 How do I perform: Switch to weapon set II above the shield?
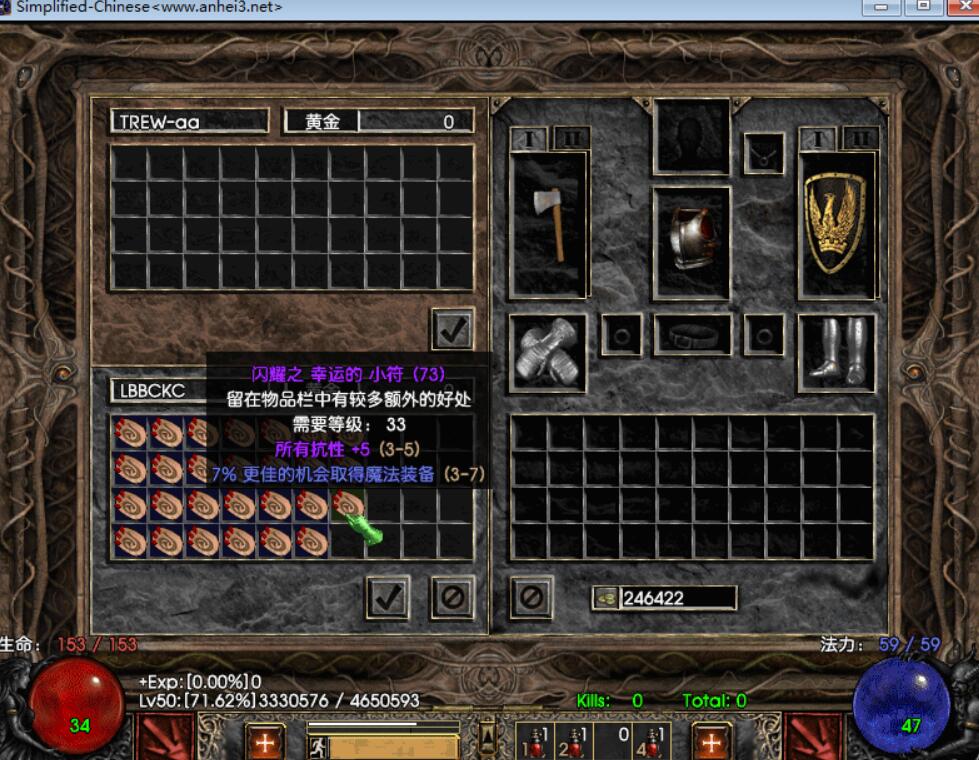[x=860, y=138]
